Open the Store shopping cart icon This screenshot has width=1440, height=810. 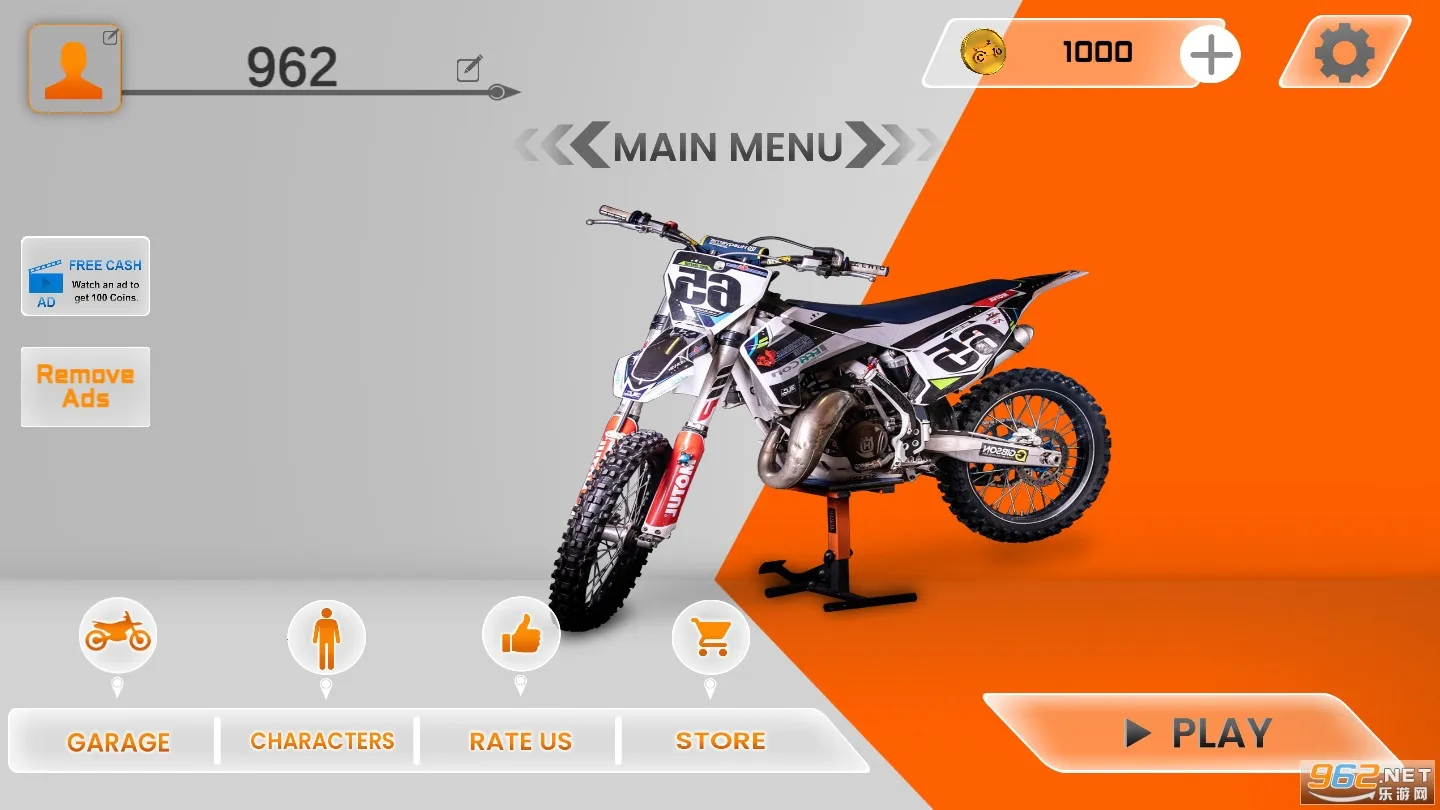click(x=713, y=637)
